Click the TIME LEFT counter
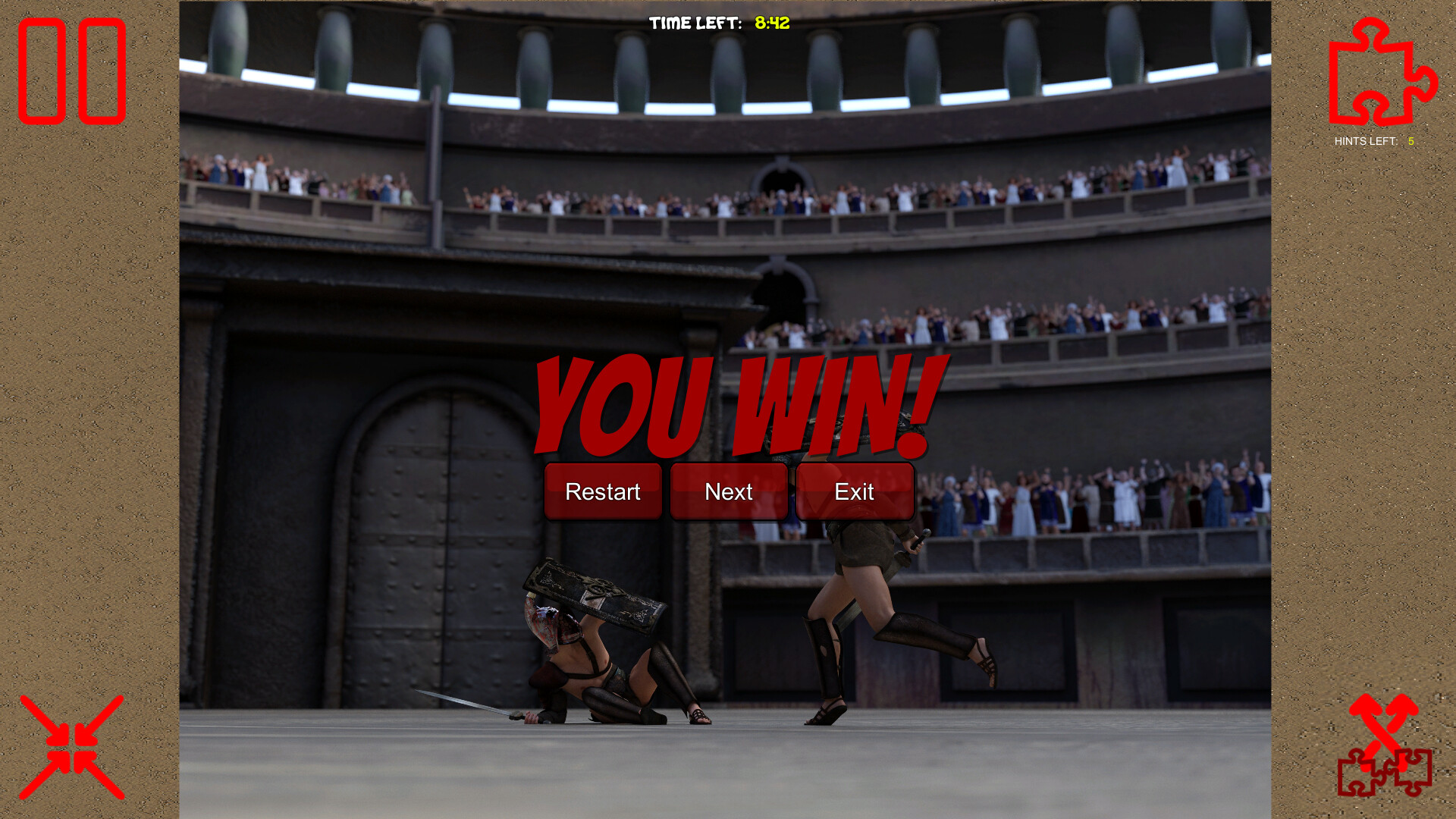This screenshot has width=1456, height=819. pyautogui.click(x=695, y=23)
